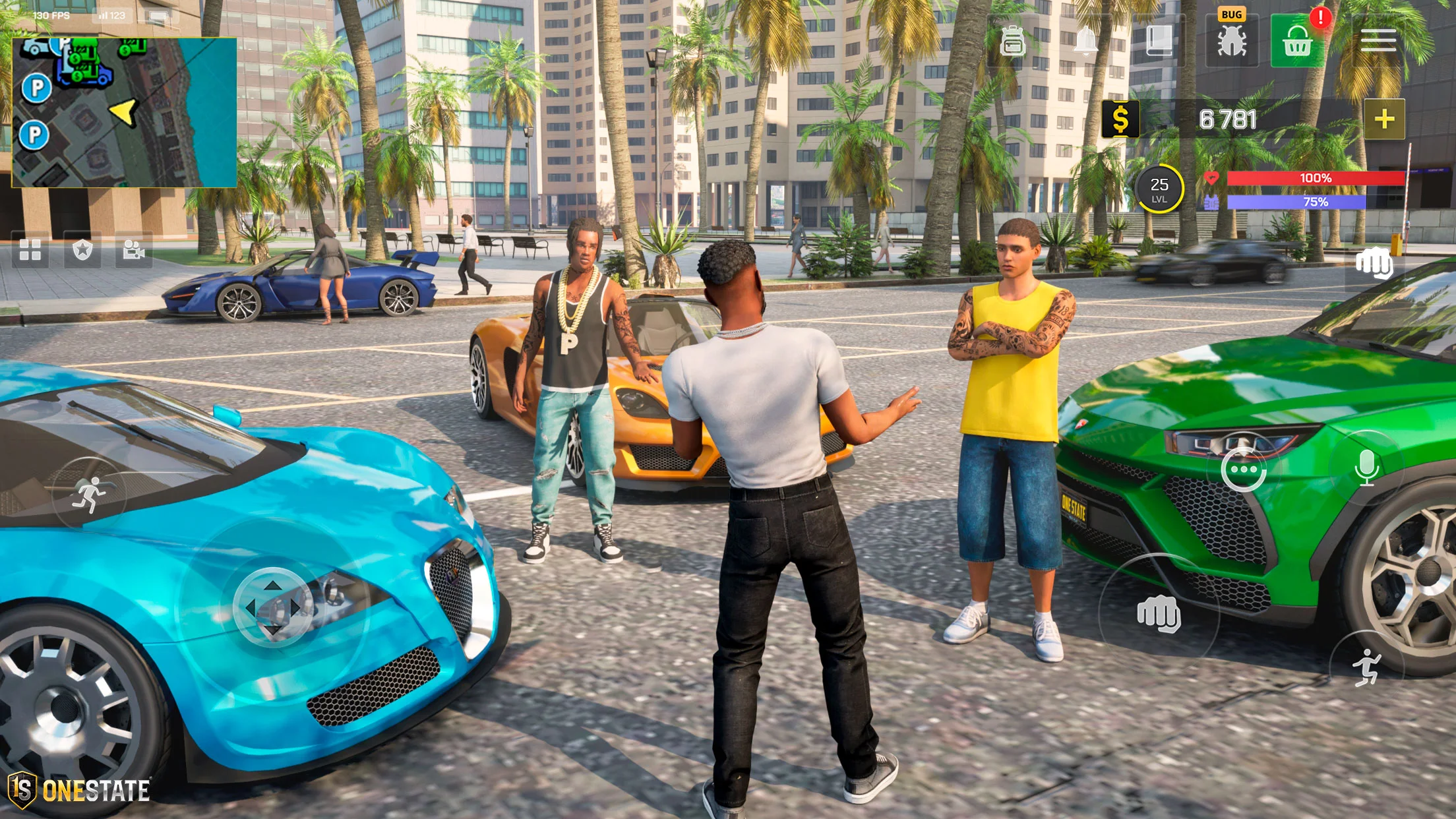The height and width of the screenshot is (819, 1456).
Task: Expand the minimap
Action: coord(124,113)
